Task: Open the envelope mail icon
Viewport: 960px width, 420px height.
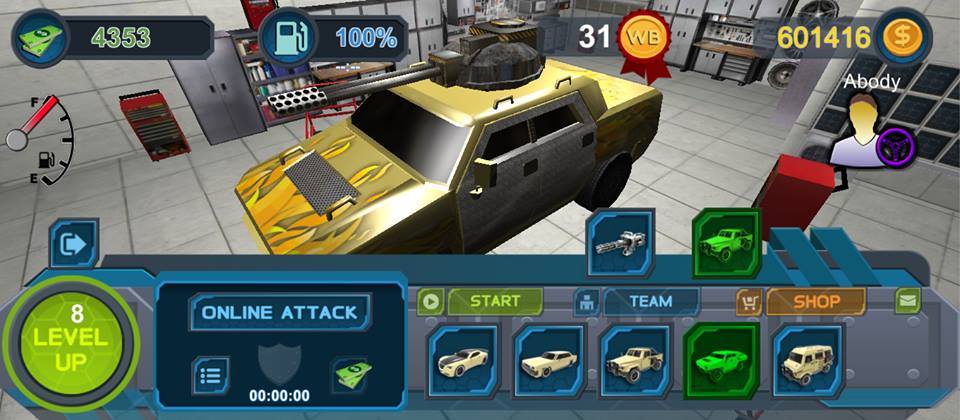Action: (907, 300)
